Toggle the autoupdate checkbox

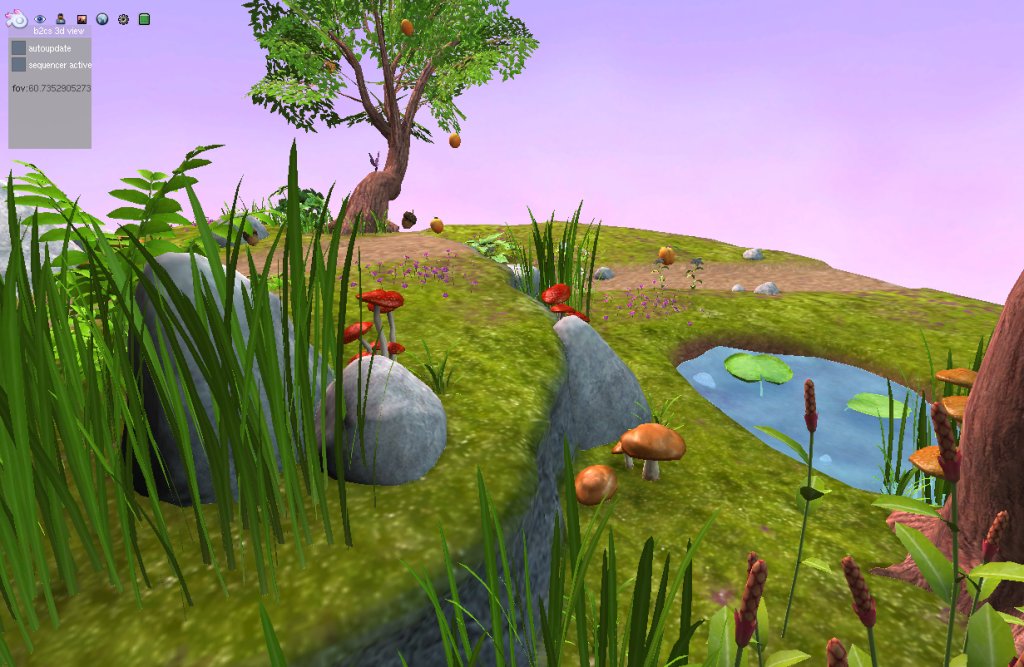(x=19, y=48)
